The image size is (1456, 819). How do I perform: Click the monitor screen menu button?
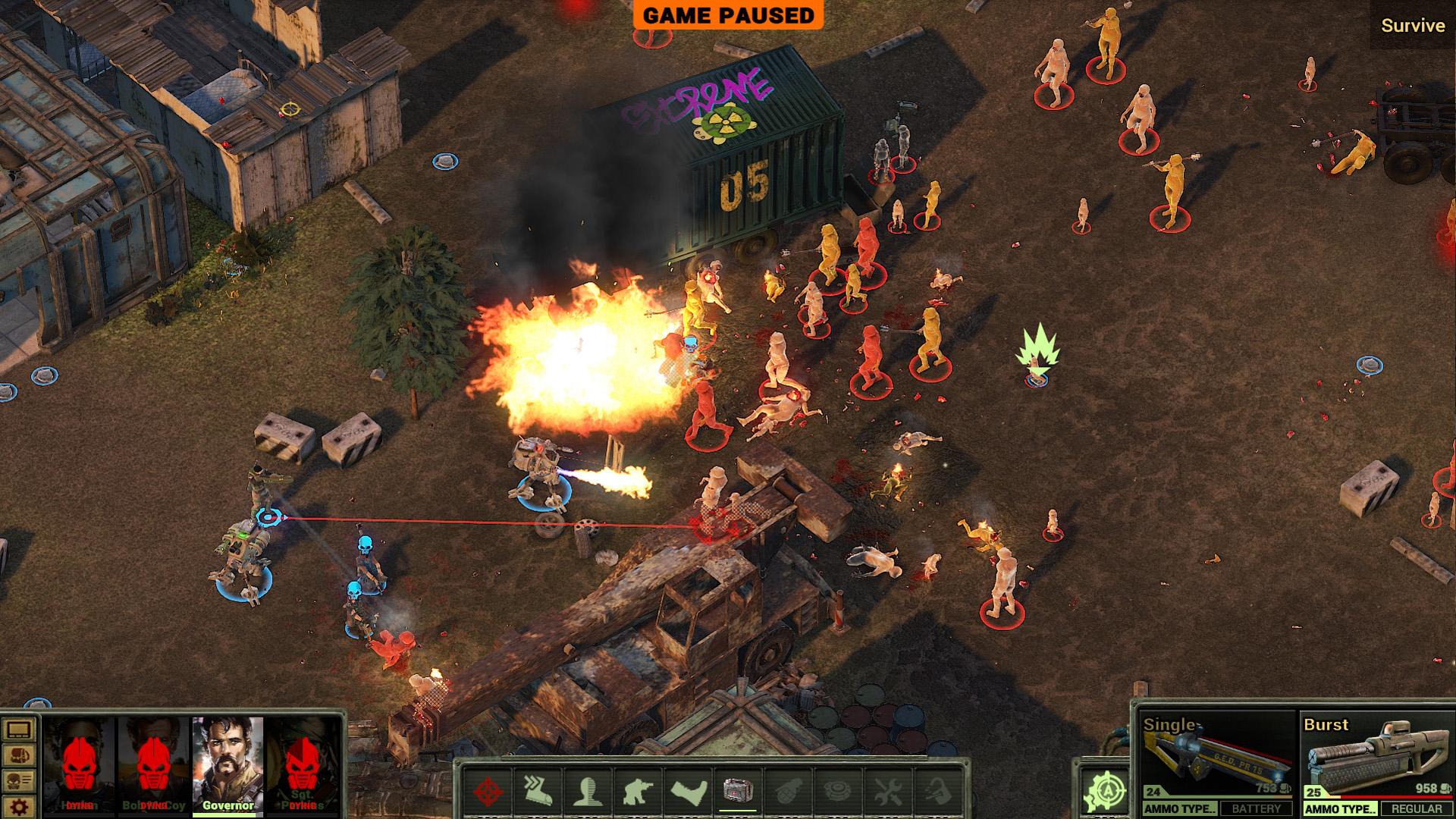point(19,730)
